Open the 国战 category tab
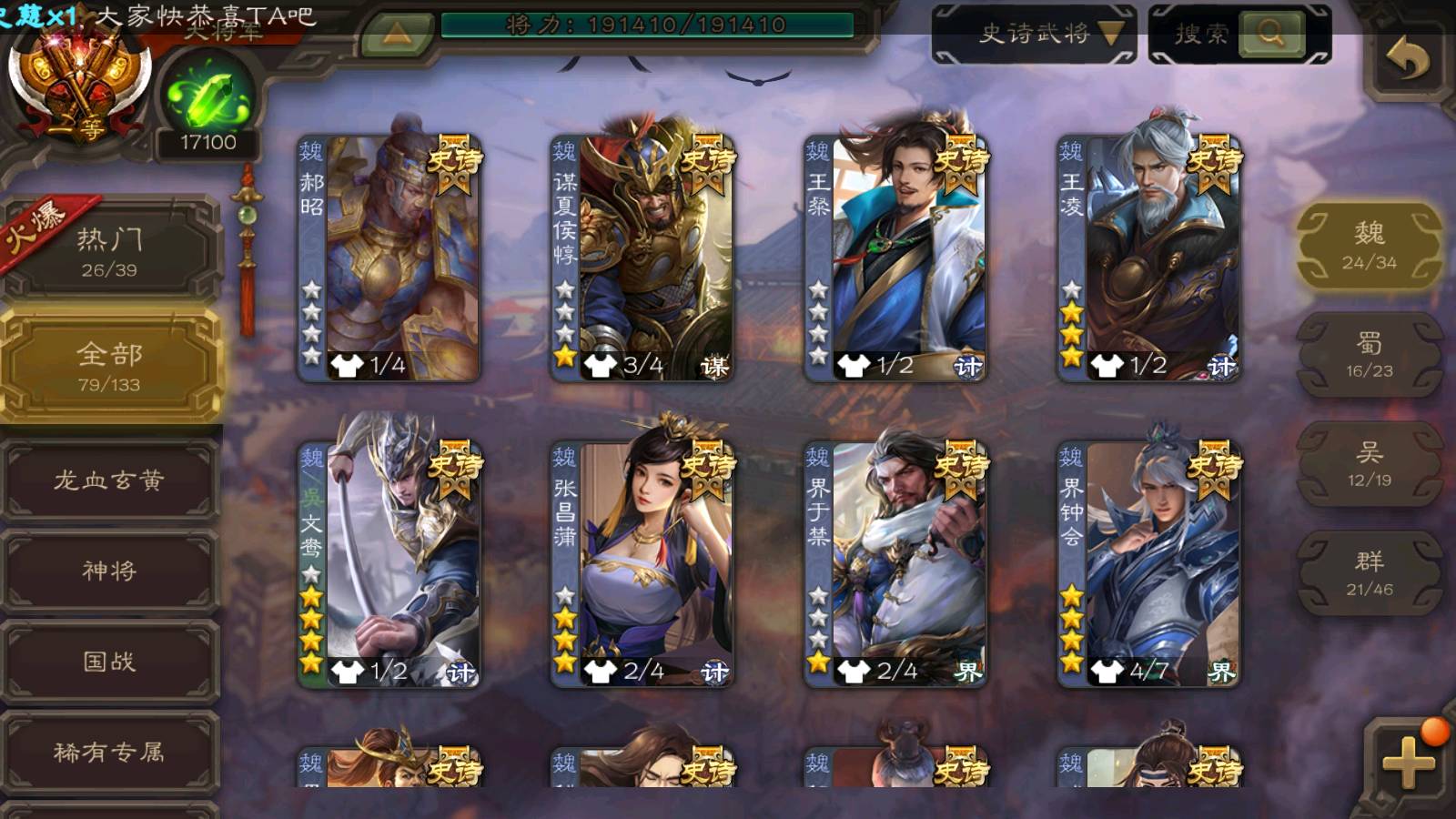This screenshot has width=1456, height=819. (109, 662)
